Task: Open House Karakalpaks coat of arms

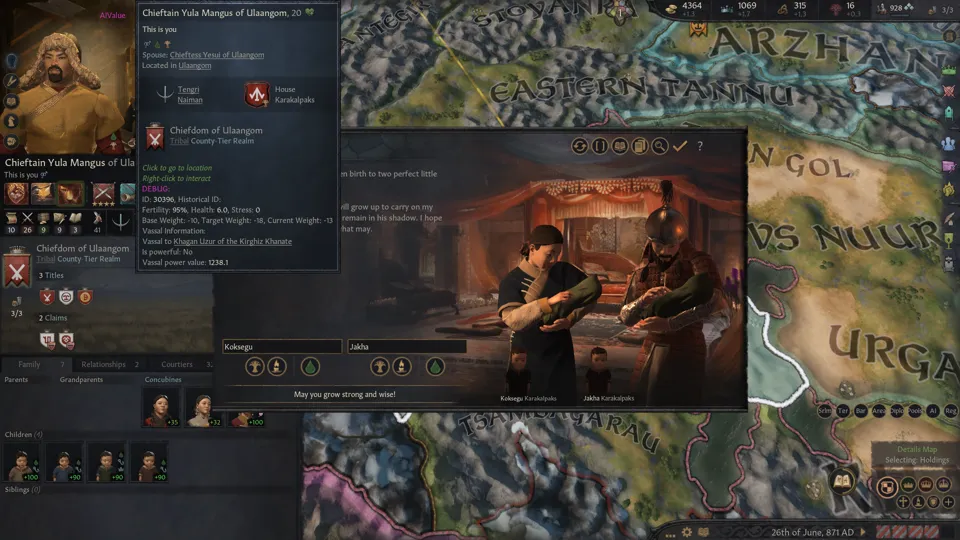Action: coord(257,95)
